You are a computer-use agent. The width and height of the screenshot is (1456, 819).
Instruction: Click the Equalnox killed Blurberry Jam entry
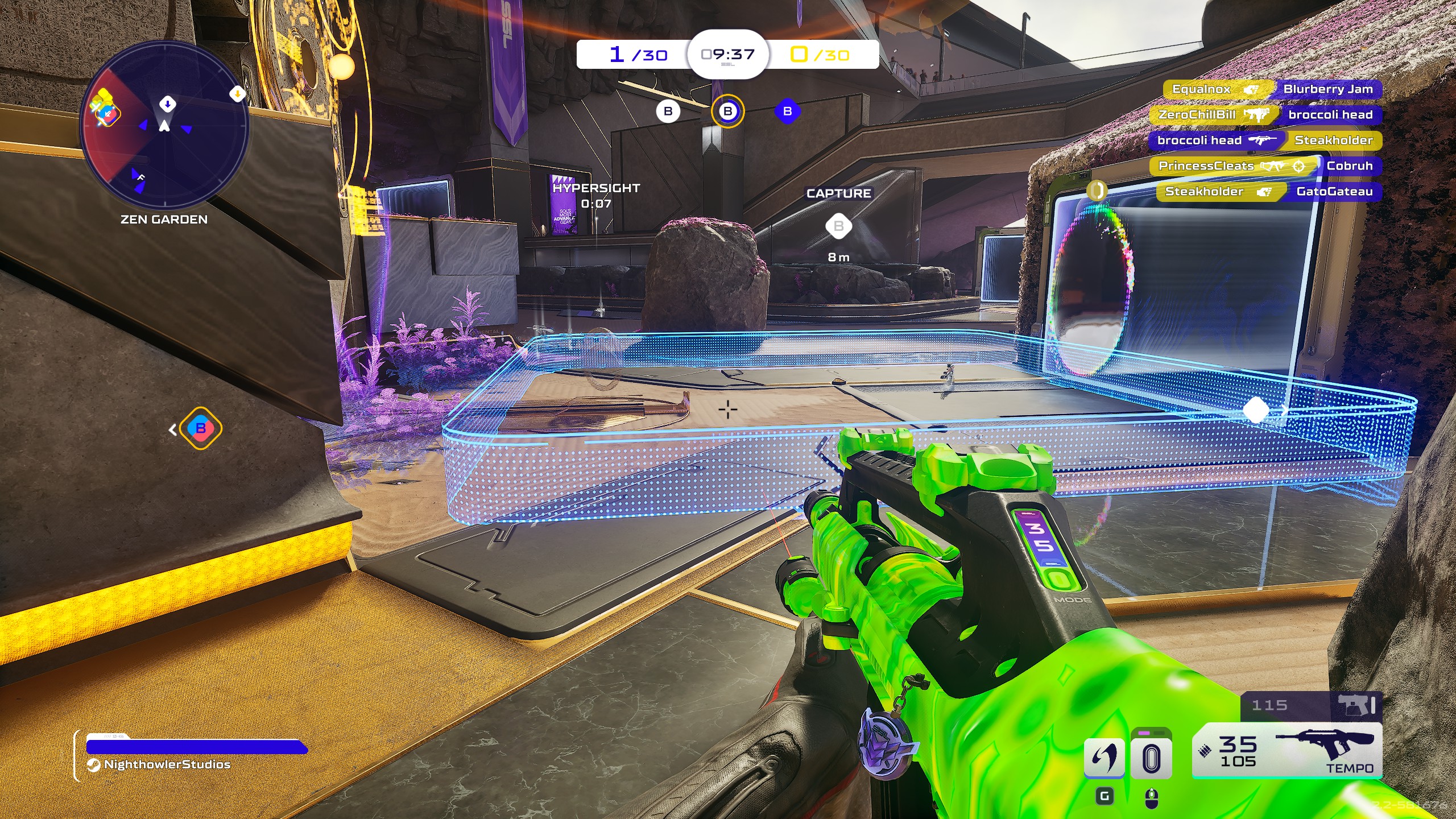[x=1272, y=89]
